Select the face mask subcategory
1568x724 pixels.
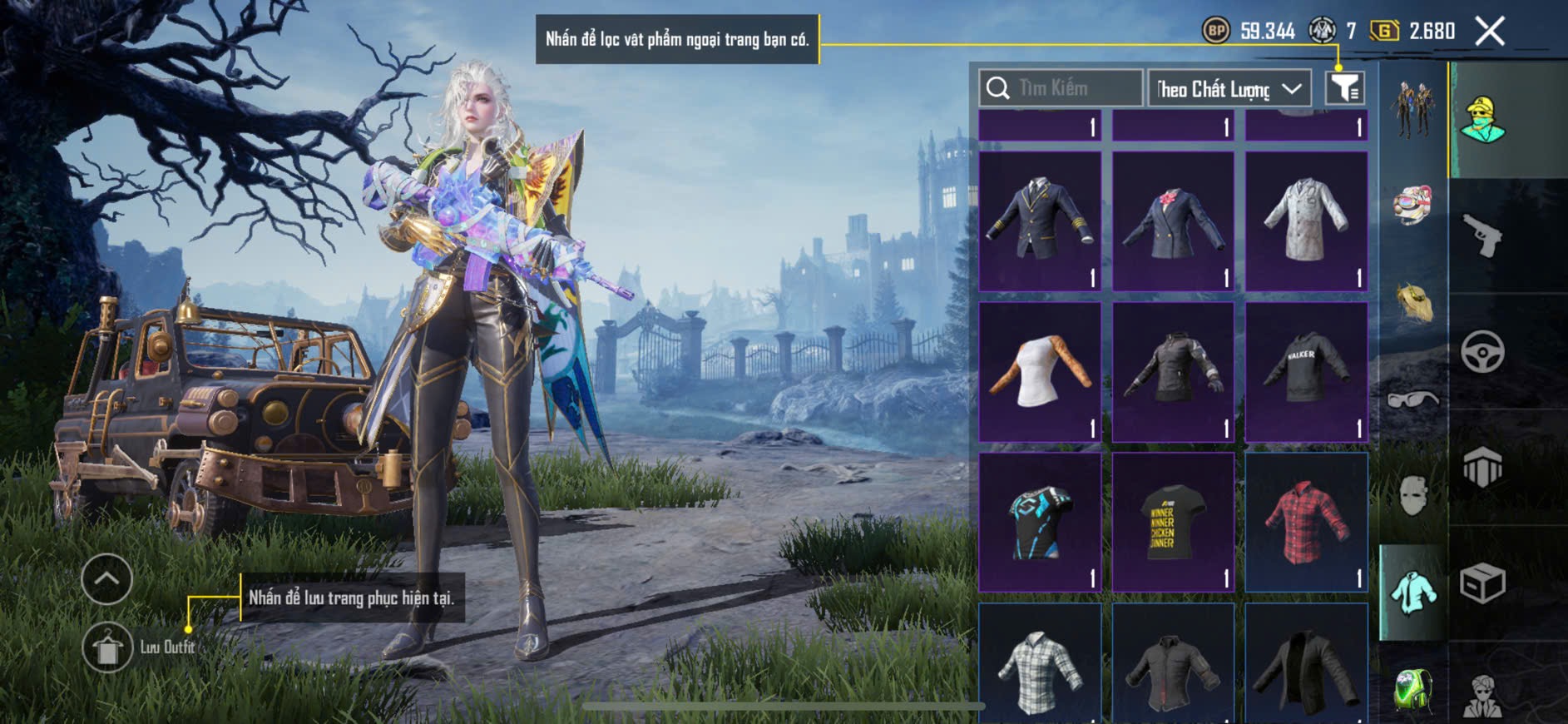tap(1412, 497)
